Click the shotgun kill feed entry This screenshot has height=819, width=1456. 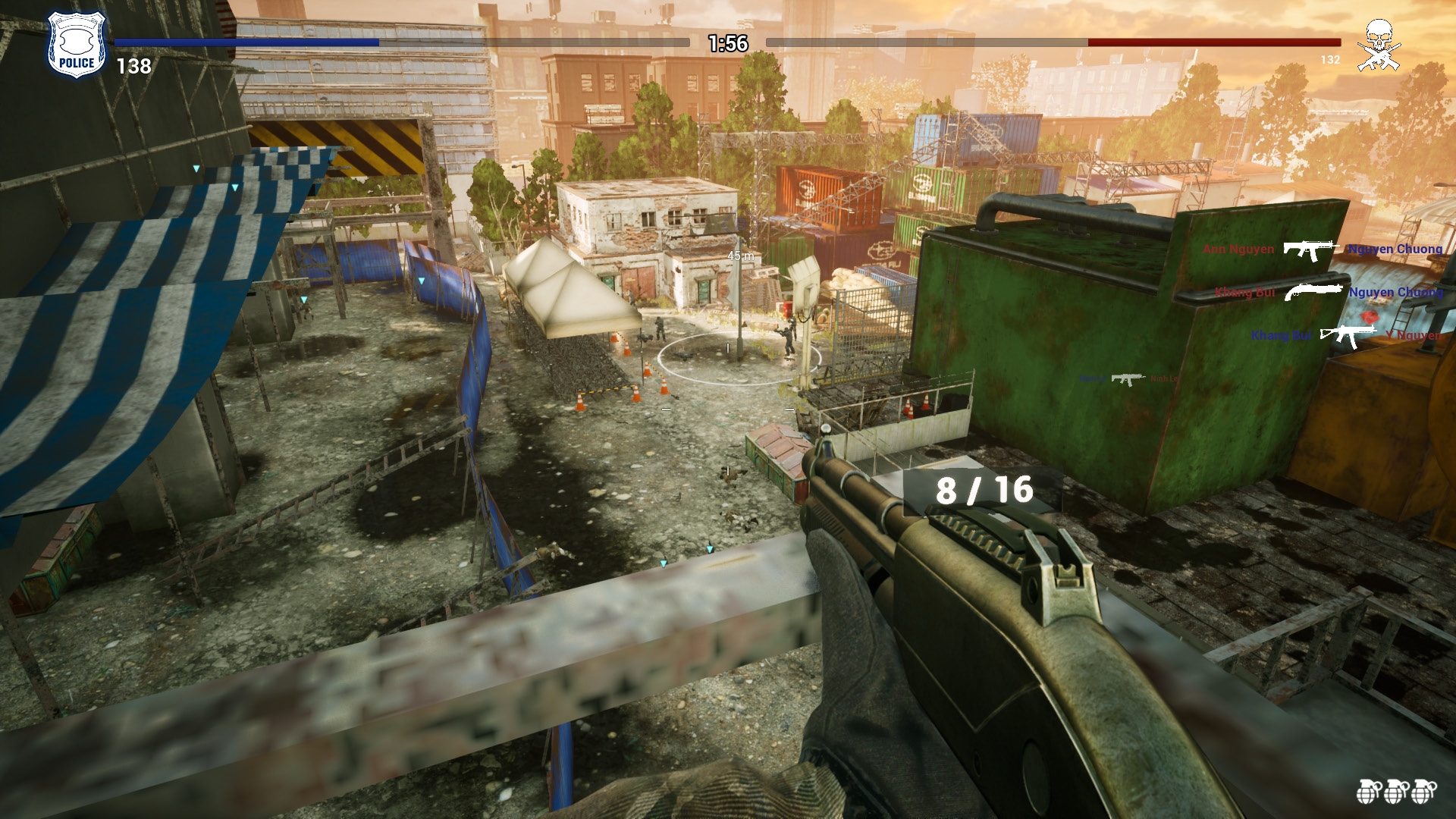click(1328, 292)
